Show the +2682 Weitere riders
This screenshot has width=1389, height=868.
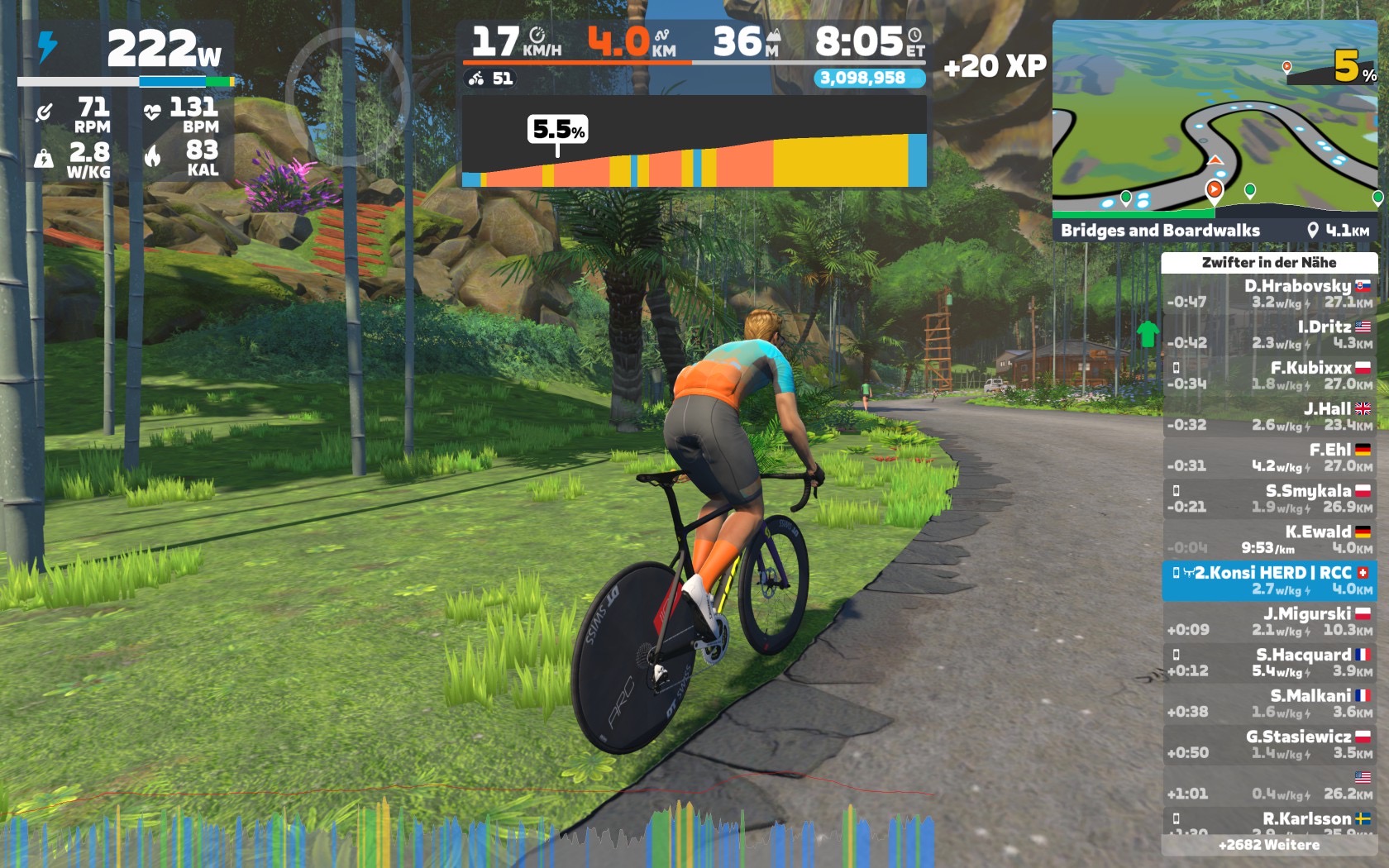coord(1269,845)
